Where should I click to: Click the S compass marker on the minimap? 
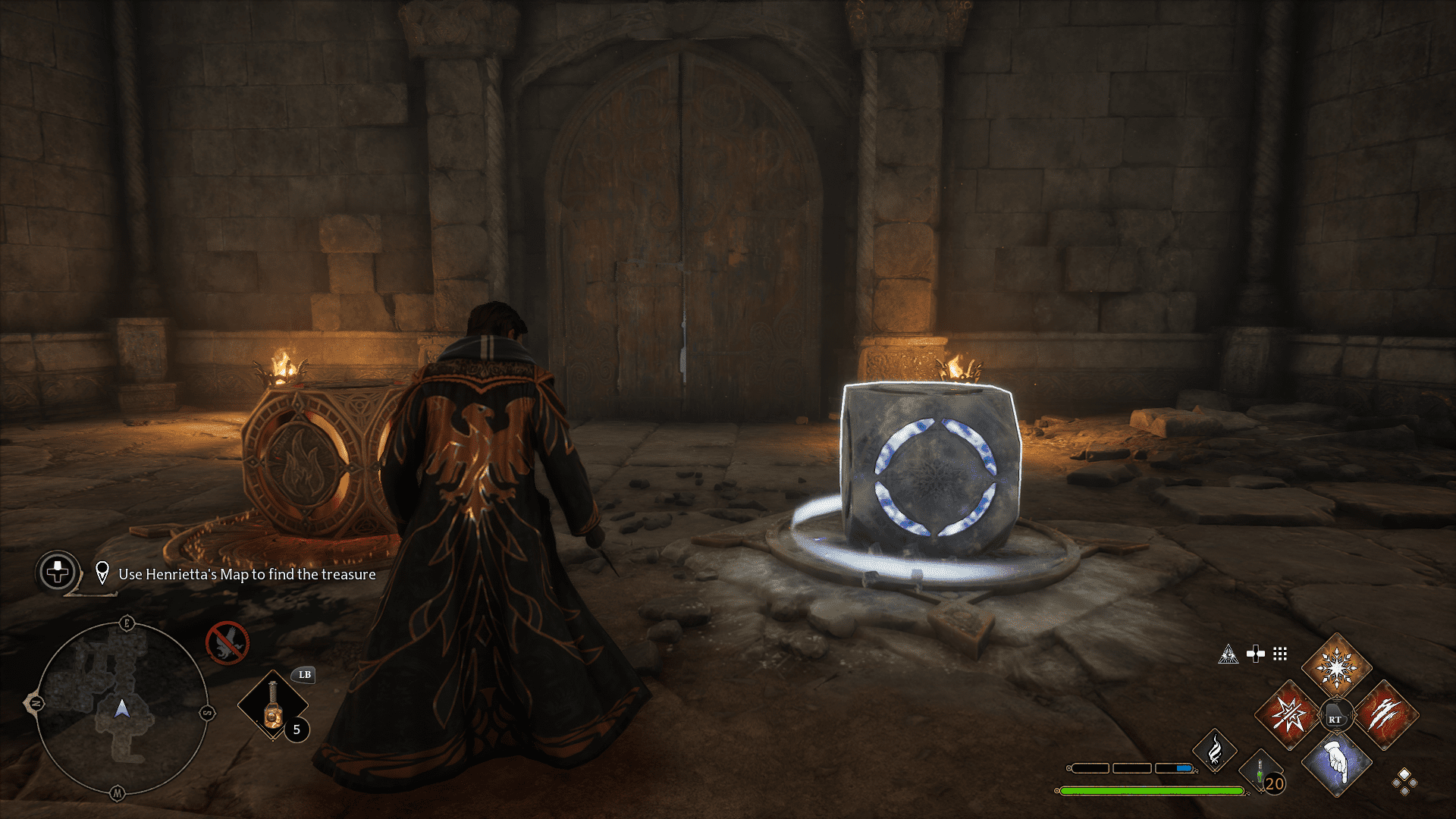pyautogui.click(x=208, y=712)
